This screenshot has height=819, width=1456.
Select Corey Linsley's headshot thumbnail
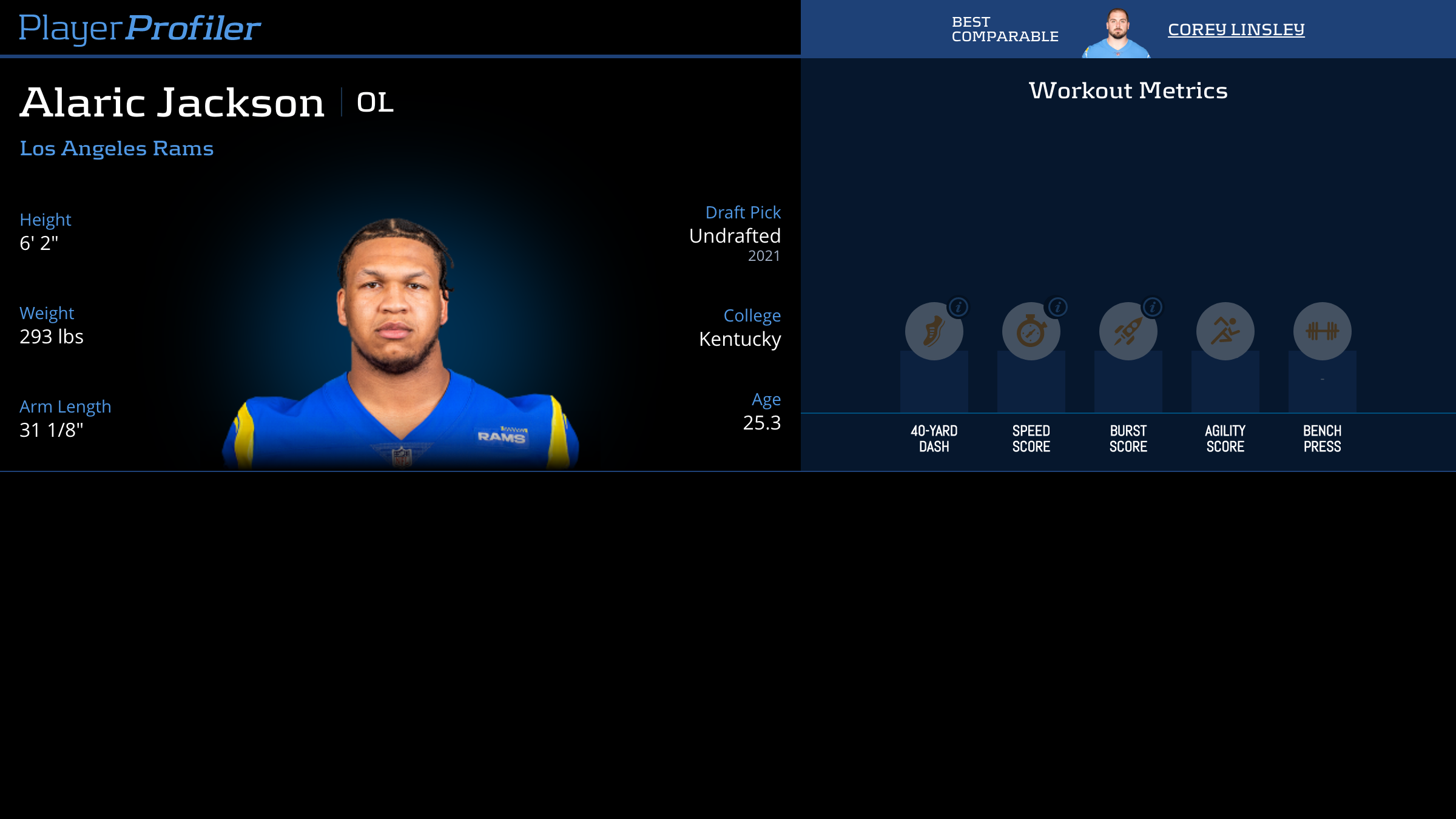pos(1116,33)
